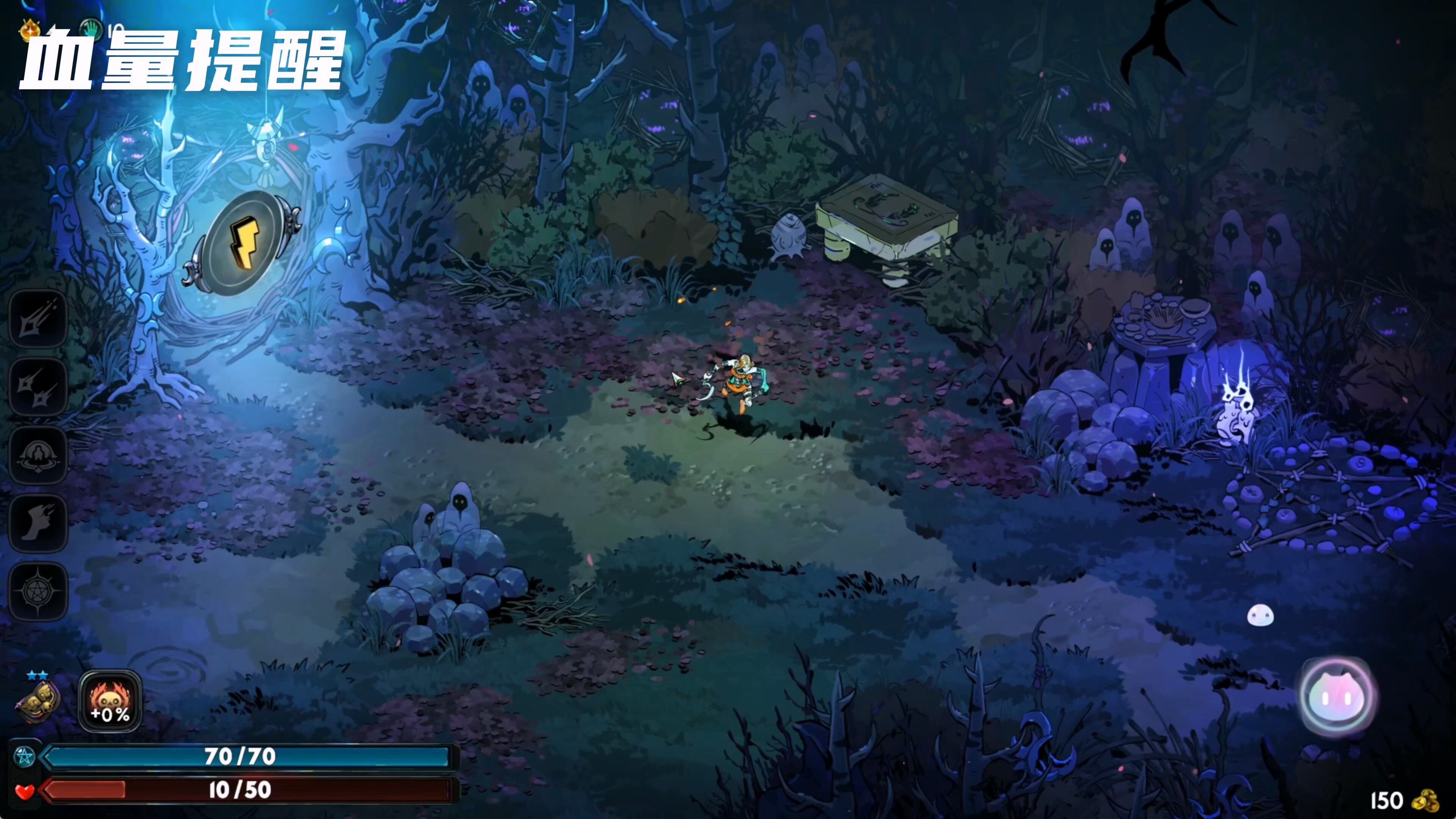The width and height of the screenshot is (1456, 819).
Task: Select the Attack boon slot with streaking blade
Action: [38, 319]
